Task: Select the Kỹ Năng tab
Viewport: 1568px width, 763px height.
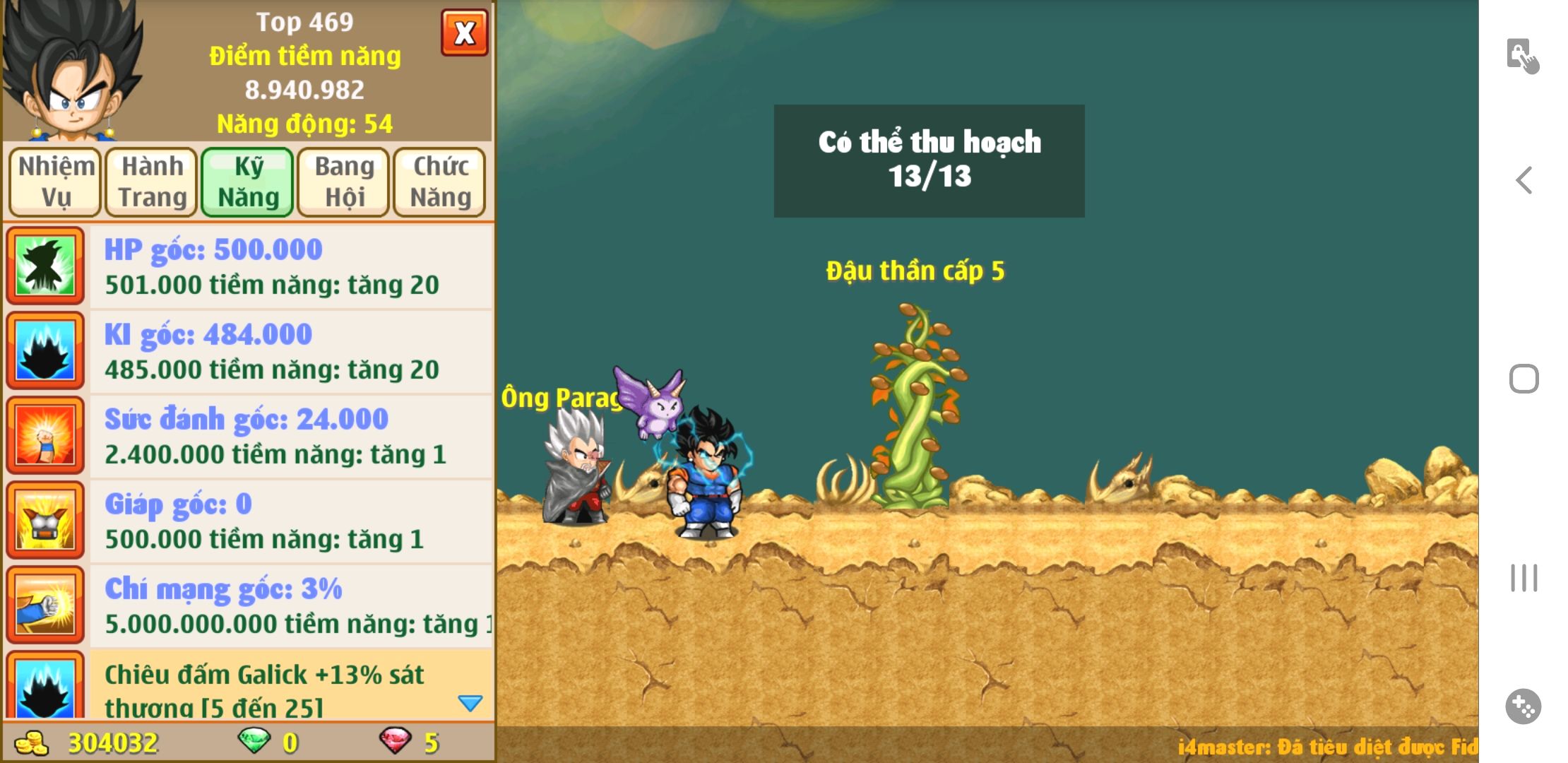Action: 248,182
